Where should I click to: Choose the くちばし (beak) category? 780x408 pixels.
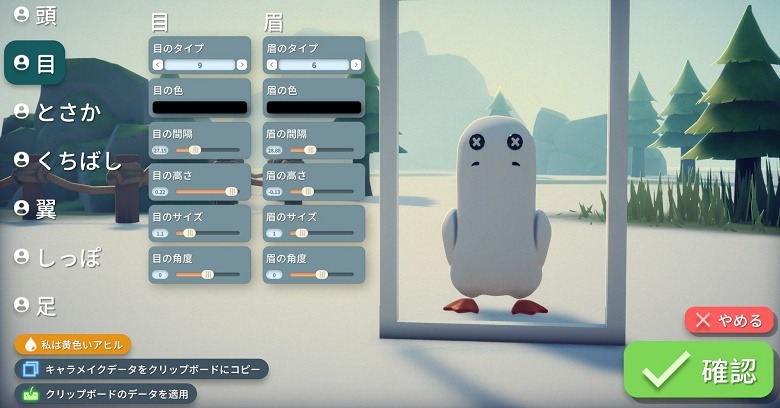click(x=67, y=160)
